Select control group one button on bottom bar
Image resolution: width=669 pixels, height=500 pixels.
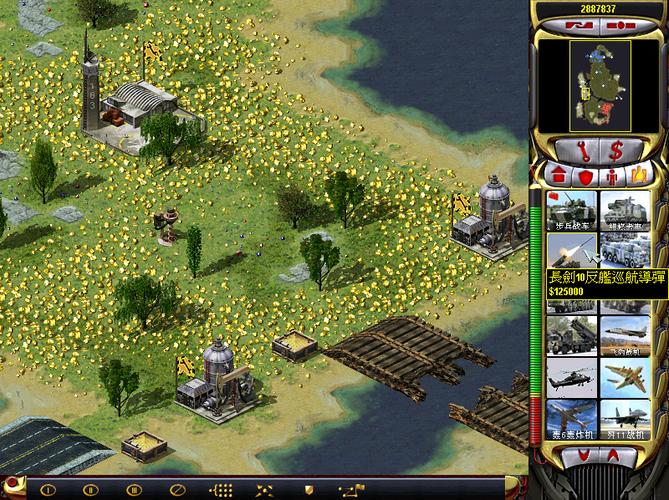[46, 490]
